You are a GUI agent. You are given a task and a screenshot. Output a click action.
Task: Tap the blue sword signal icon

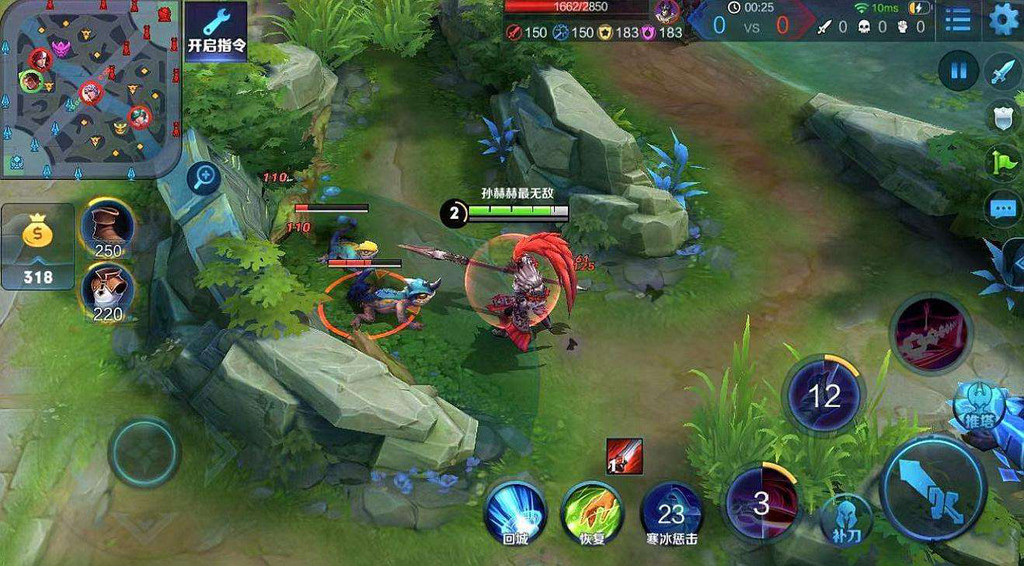click(1002, 73)
